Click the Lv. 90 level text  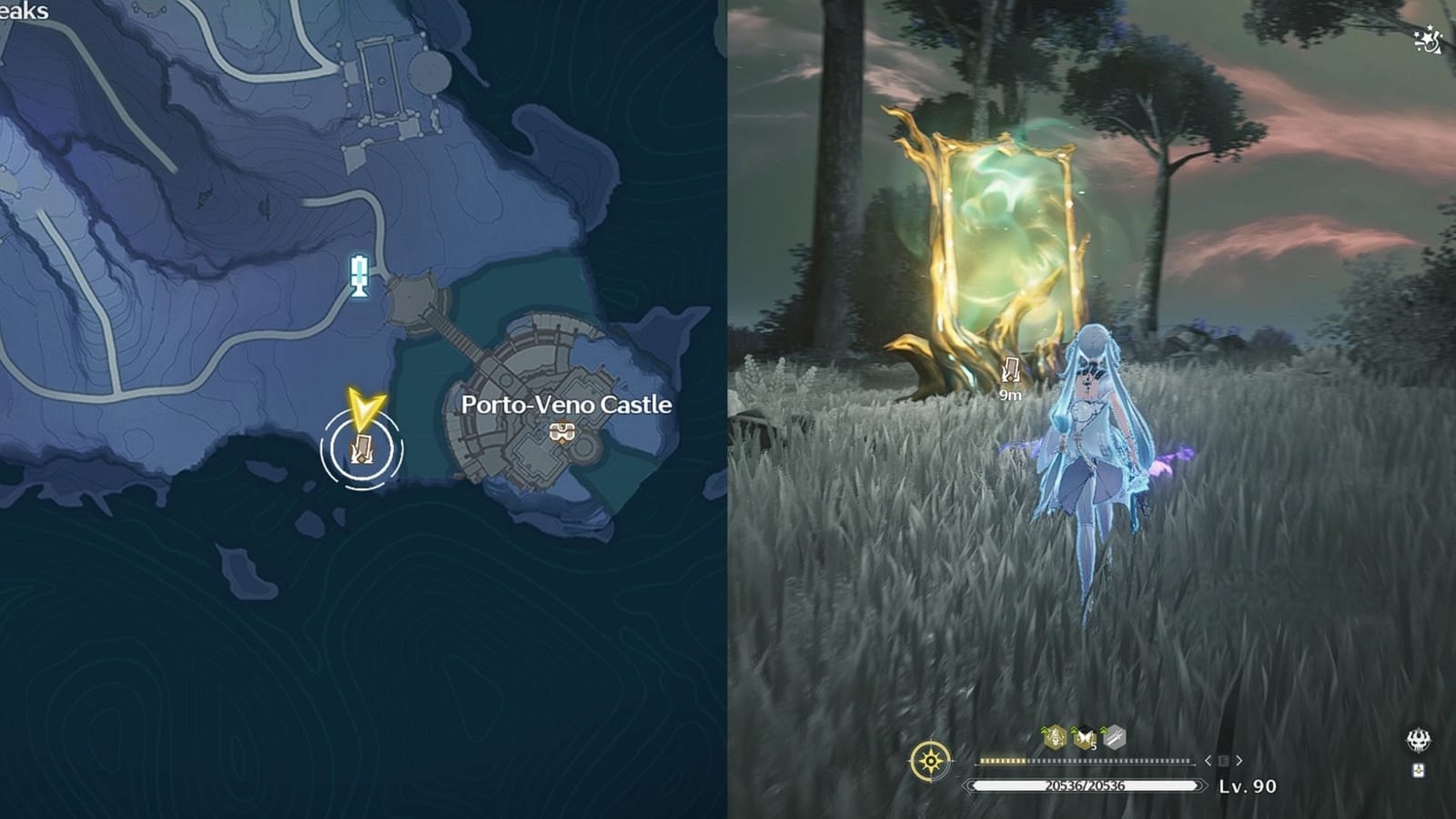[1249, 786]
